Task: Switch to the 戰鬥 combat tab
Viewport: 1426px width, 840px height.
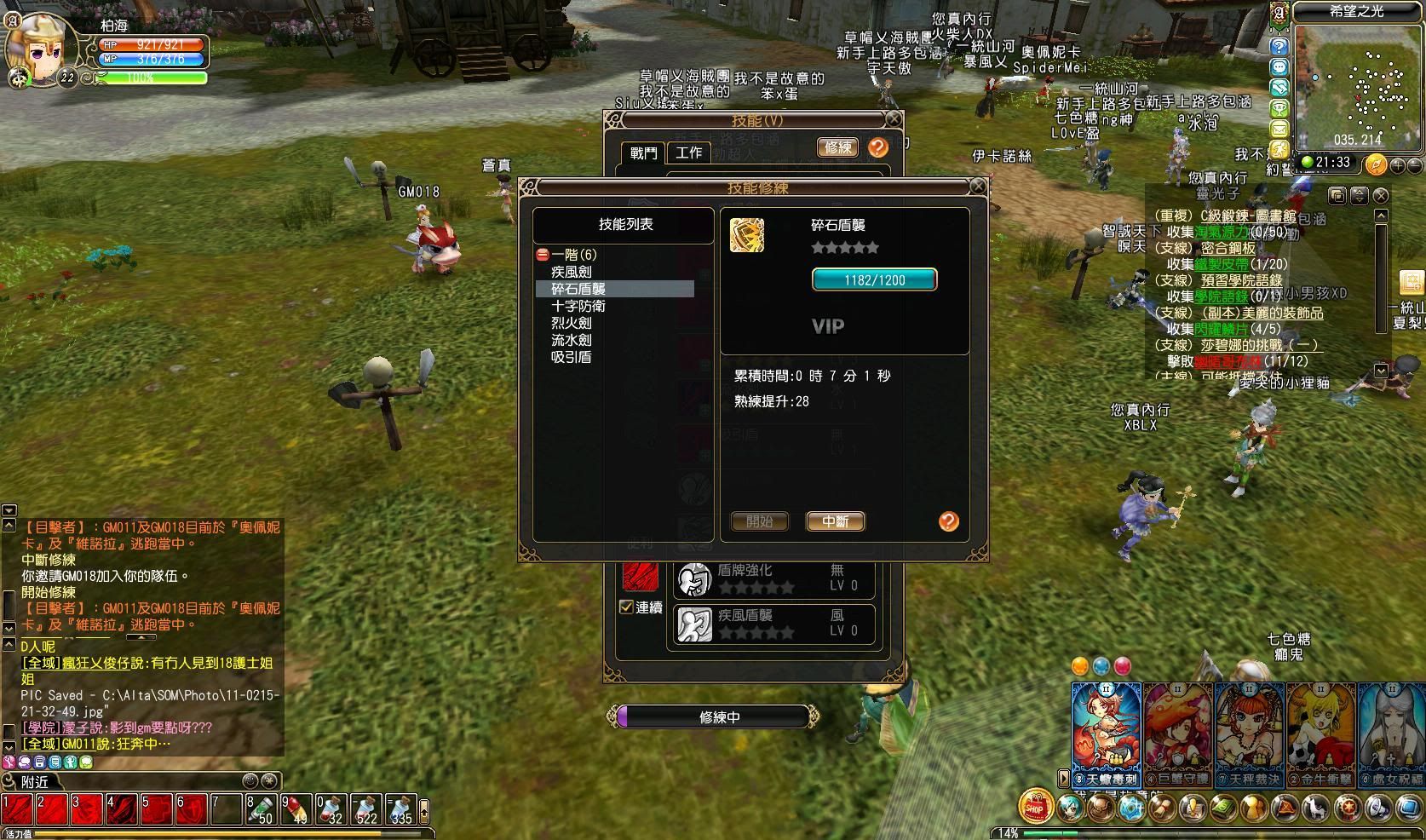Action: [x=643, y=152]
